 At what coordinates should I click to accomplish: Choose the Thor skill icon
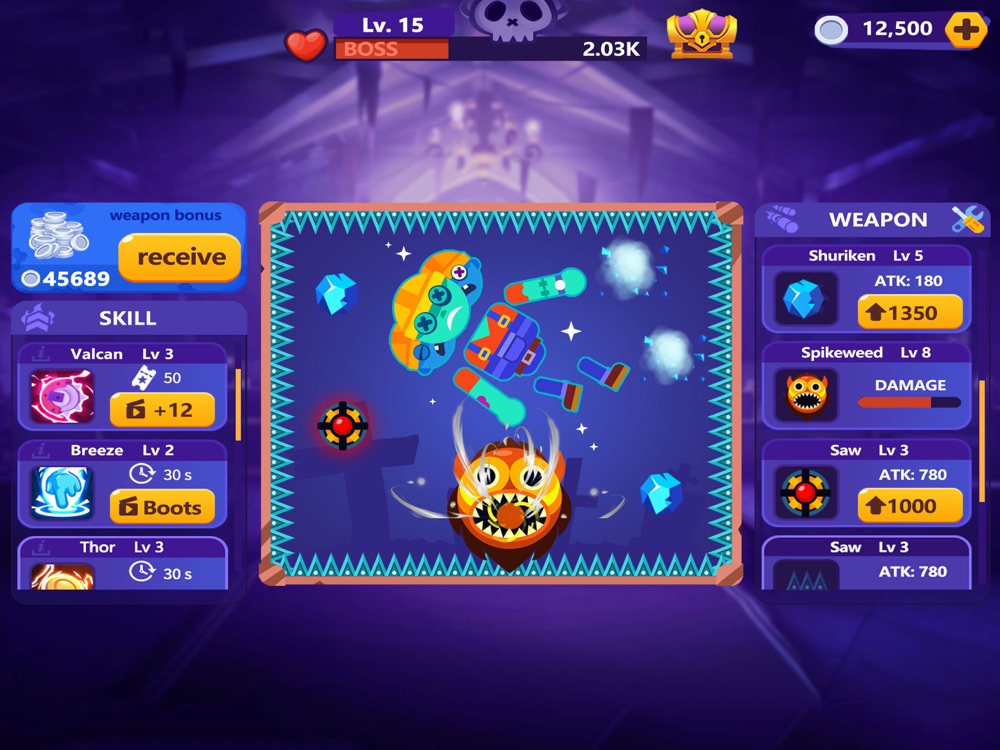point(62,576)
